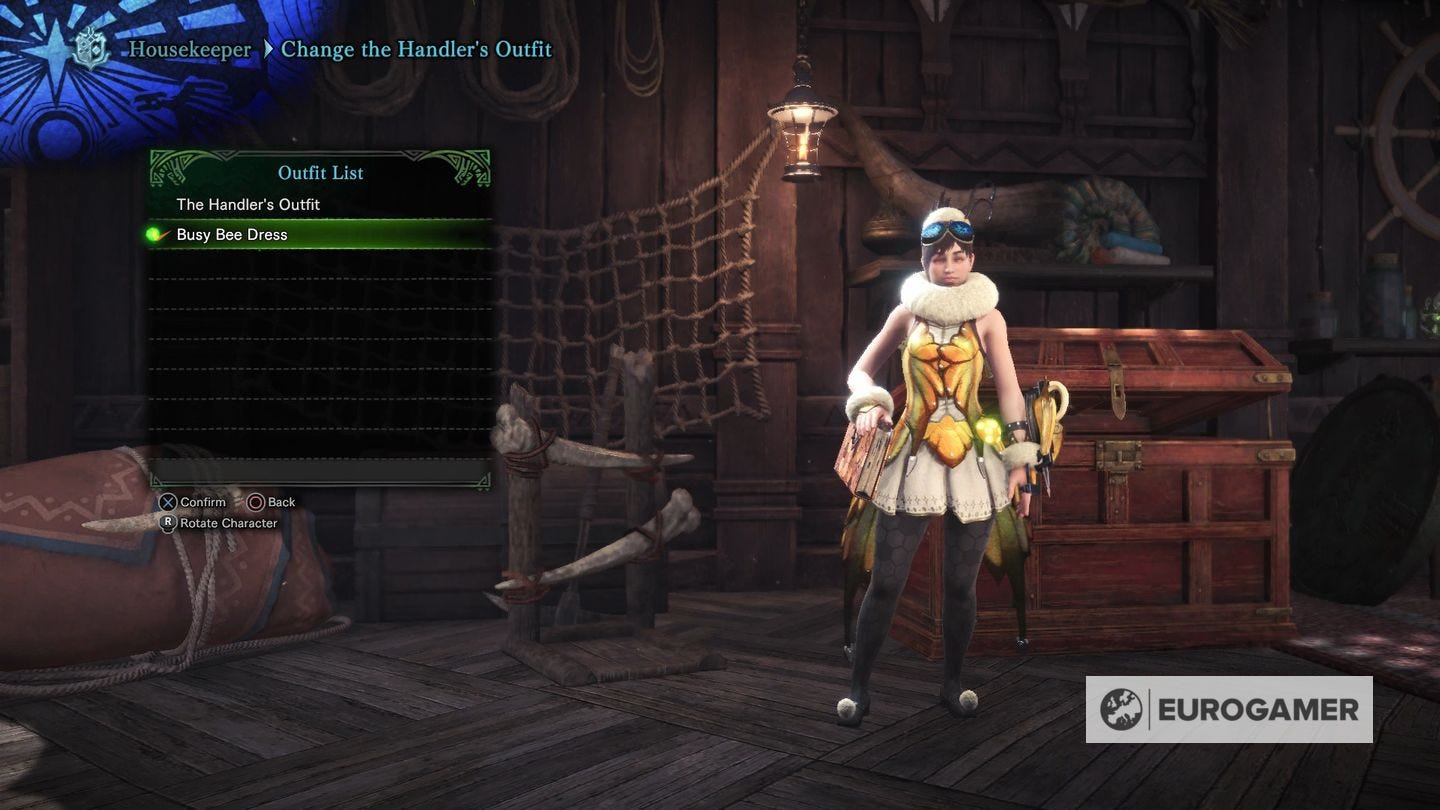Open the Housekeeper menu label
This screenshot has height=810, width=1440.
click(x=190, y=48)
